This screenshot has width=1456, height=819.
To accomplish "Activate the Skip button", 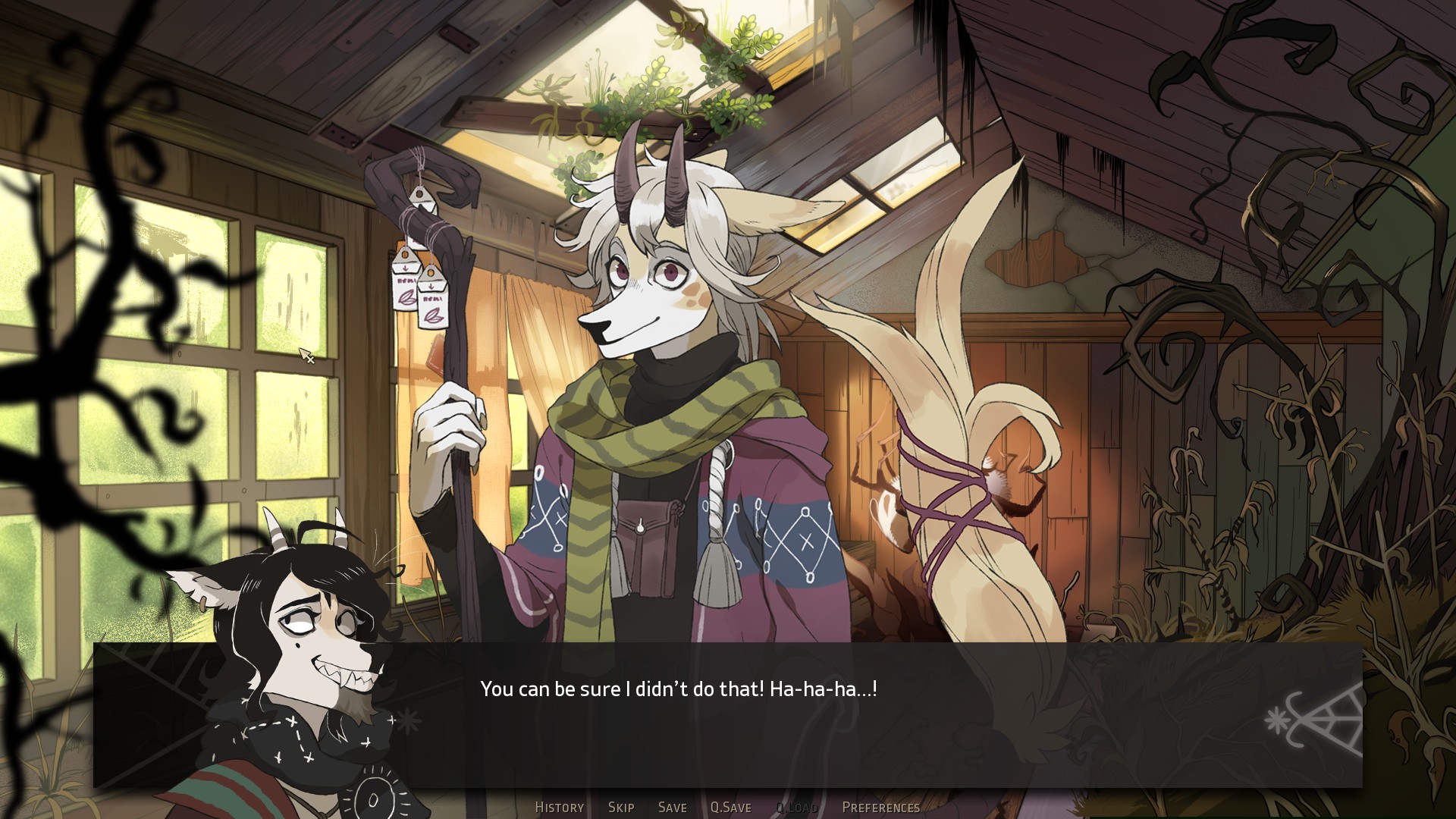I will [621, 808].
